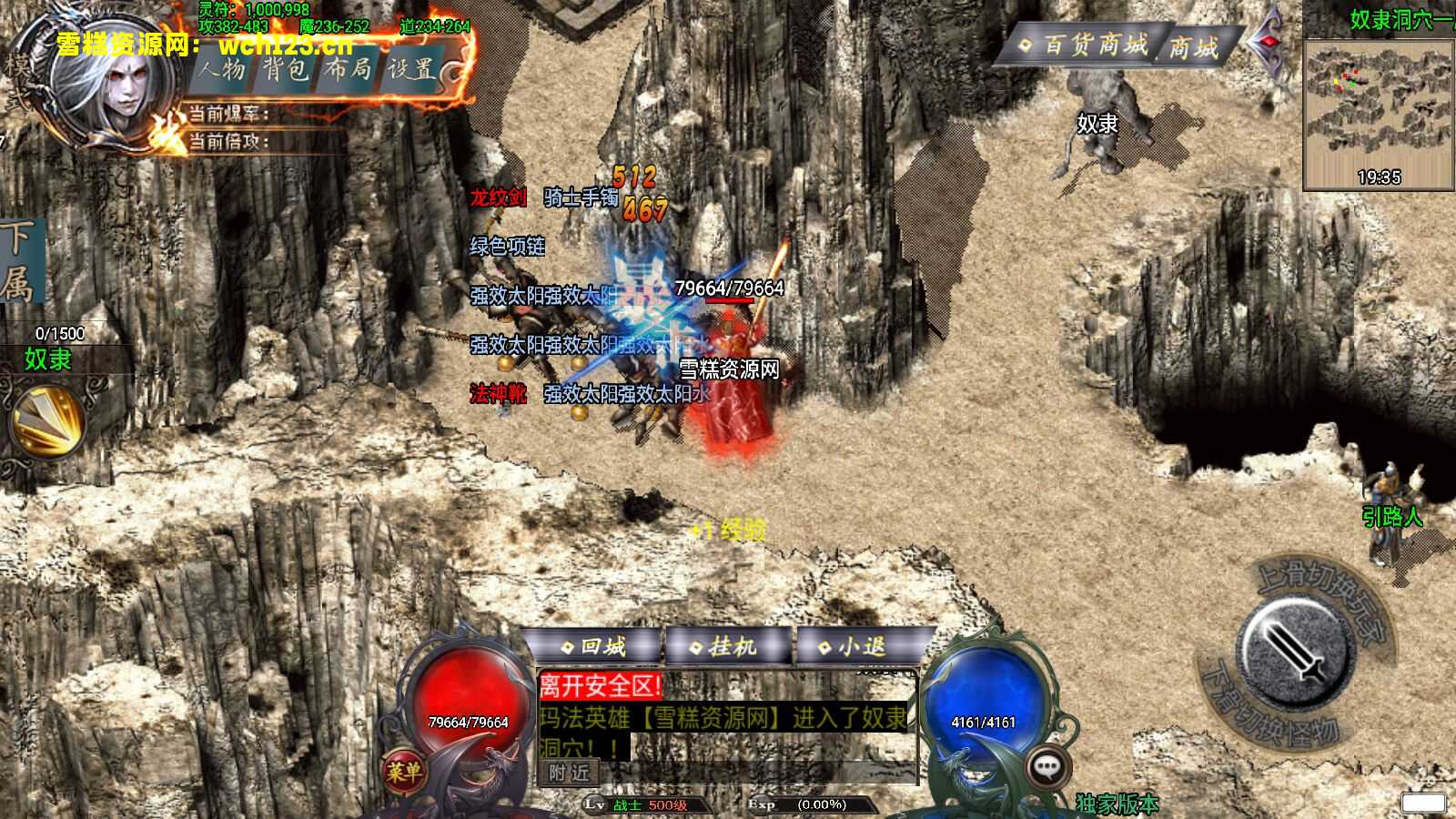Open the 设置 settings menu

point(411,69)
